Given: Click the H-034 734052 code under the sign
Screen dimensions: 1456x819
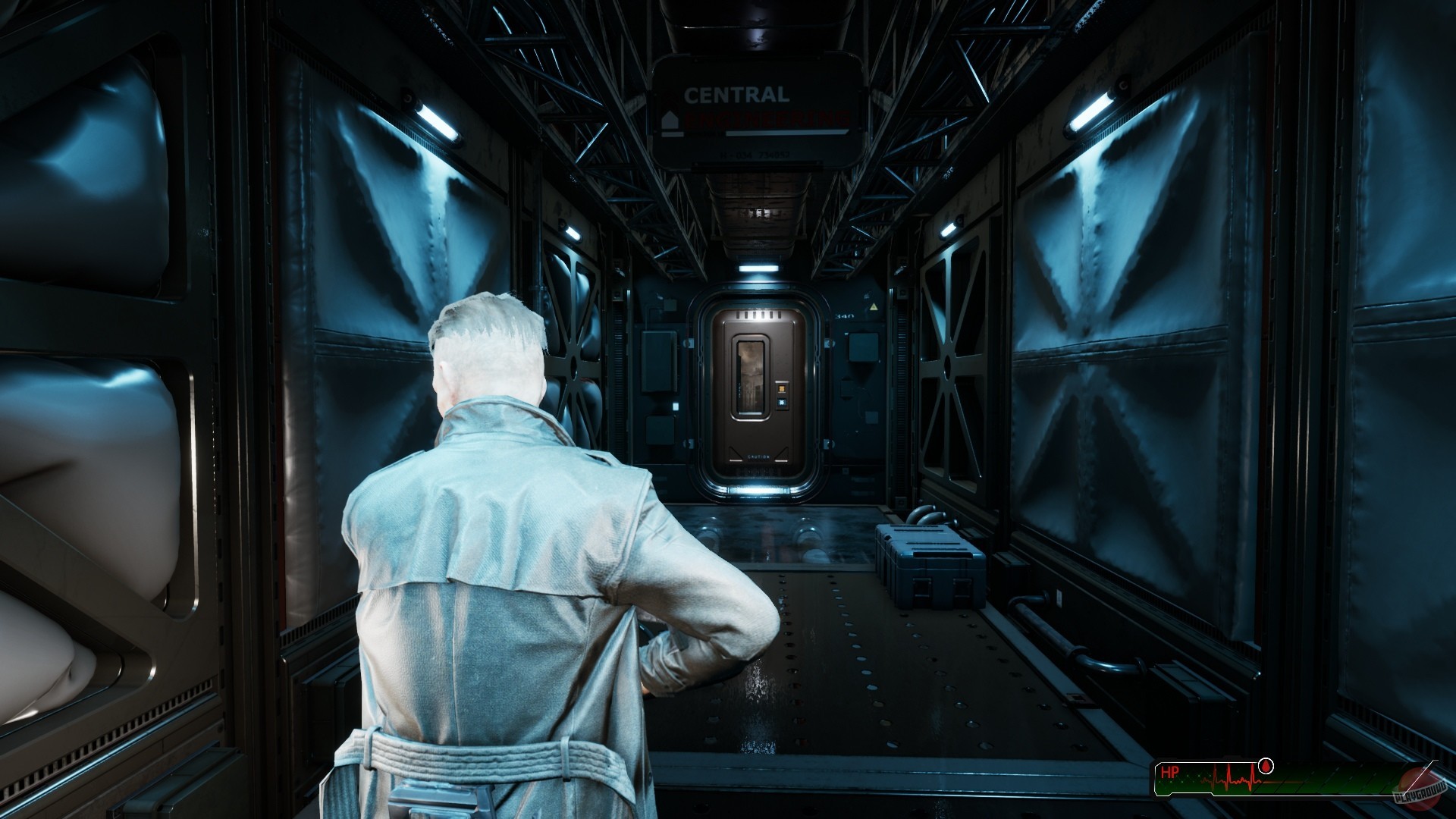Looking at the screenshot, I should [755, 155].
